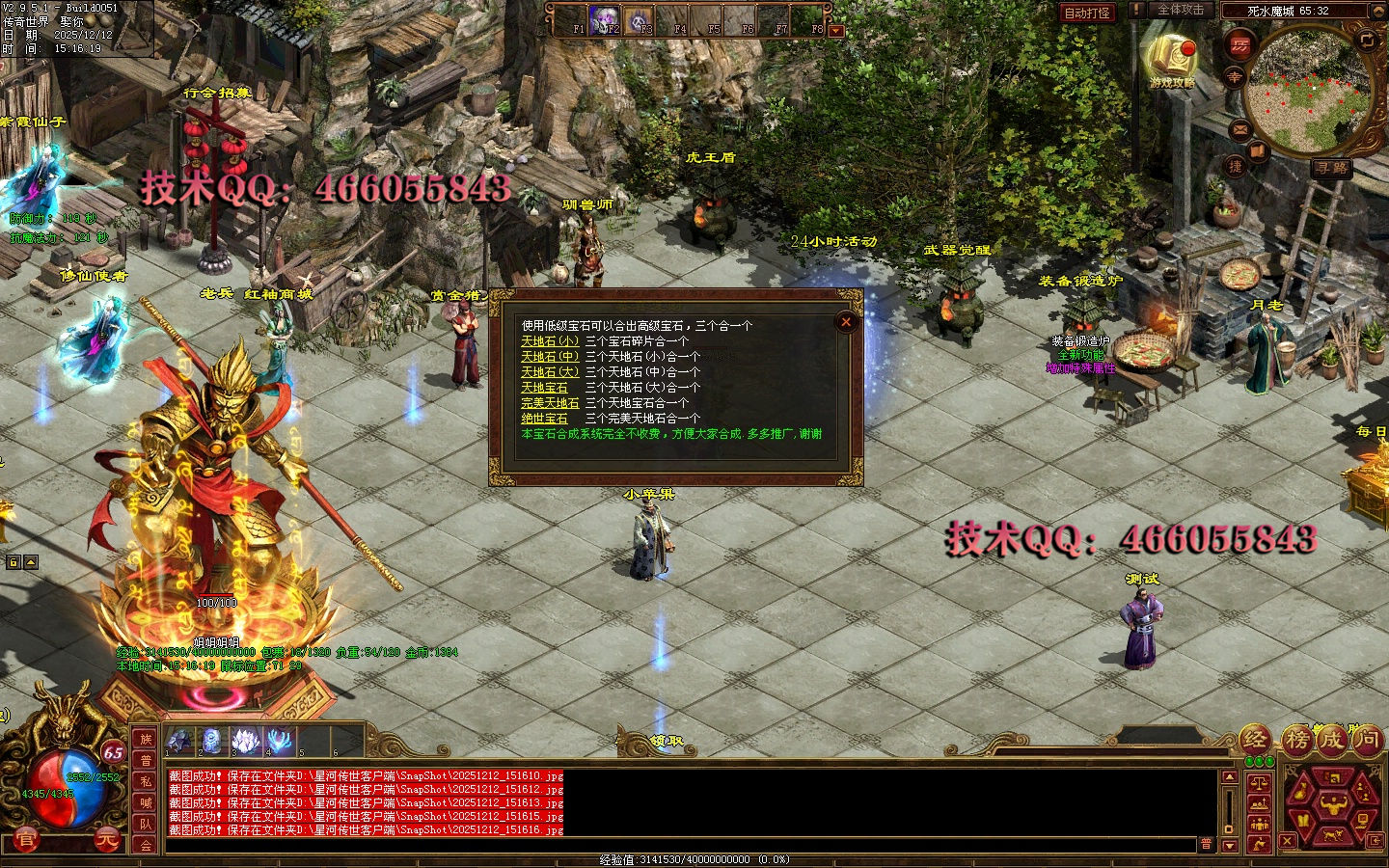Image resolution: width=1389 pixels, height=868 pixels.
Task: Click the circular minimap
Action: [x=1308, y=92]
